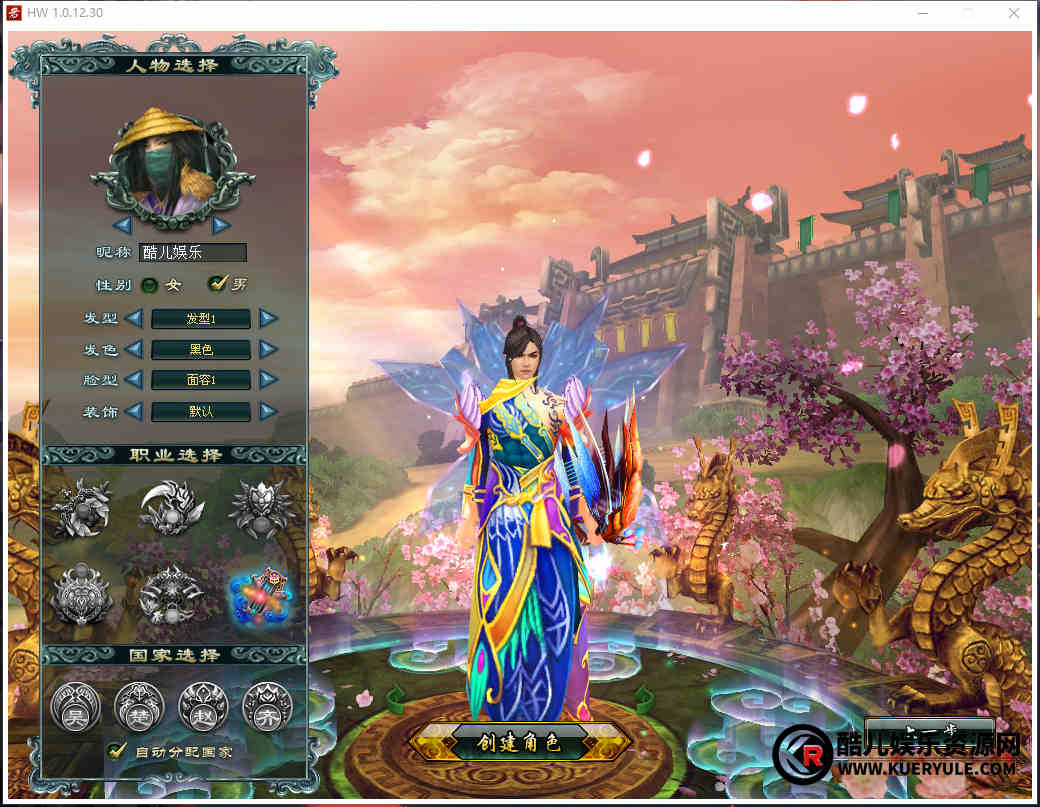The height and width of the screenshot is (807, 1040).
Task: Cycle 装饰 accessory to the next option
Action: click(268, 411)
